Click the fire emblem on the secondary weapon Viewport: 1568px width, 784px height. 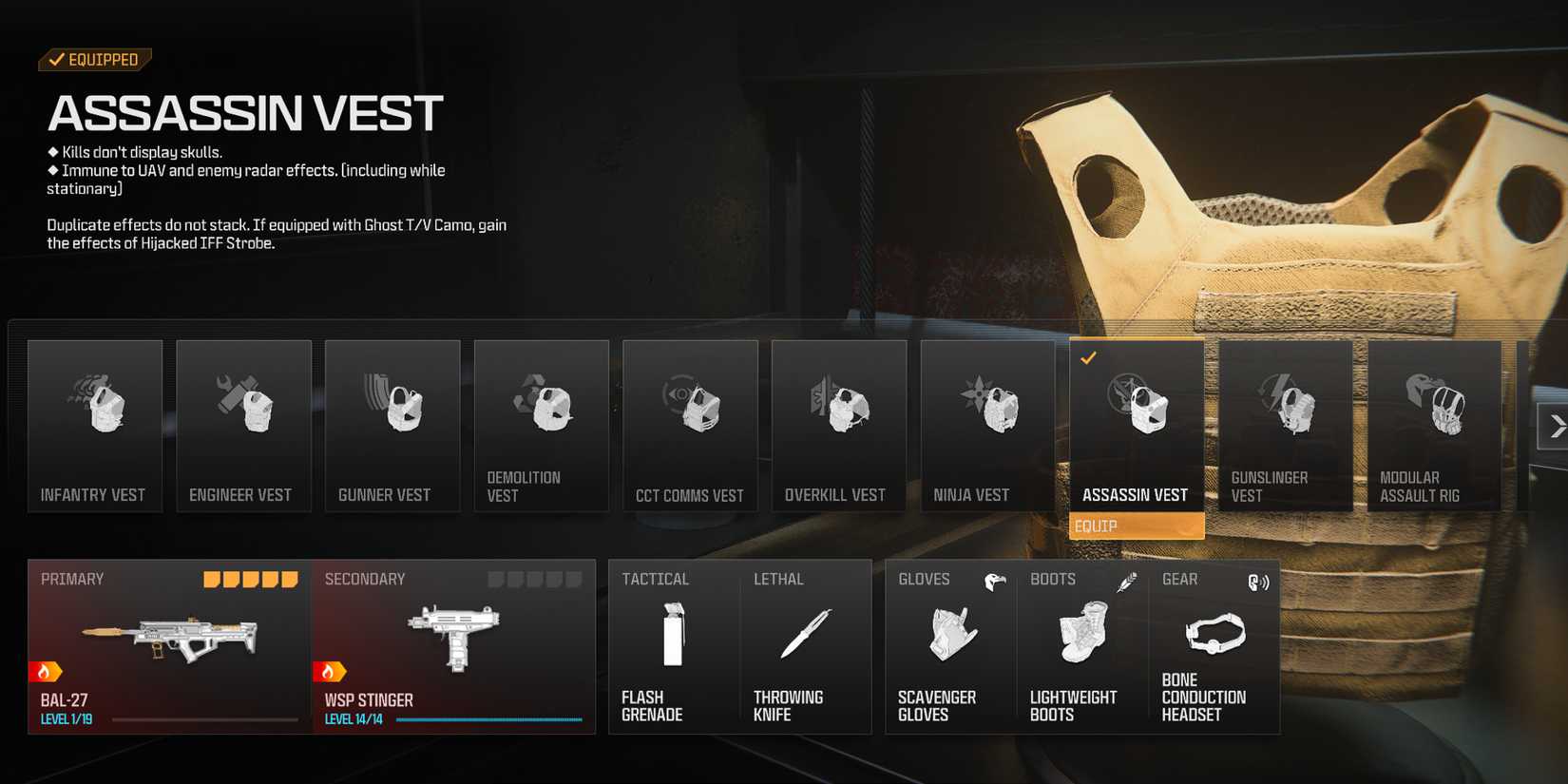(329, 671)
